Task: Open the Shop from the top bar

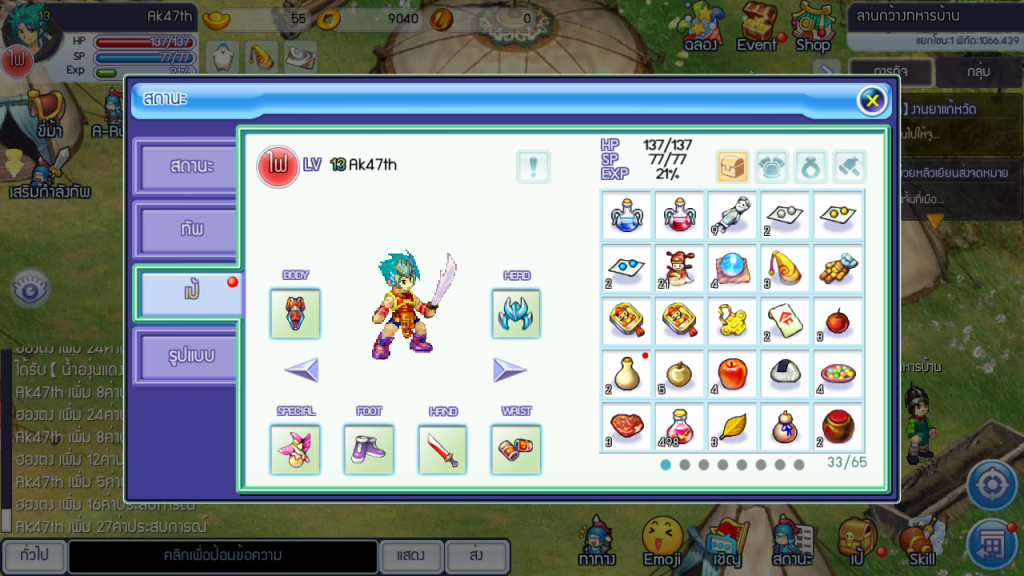Action: pyautogui.click(x=812, y=28)
